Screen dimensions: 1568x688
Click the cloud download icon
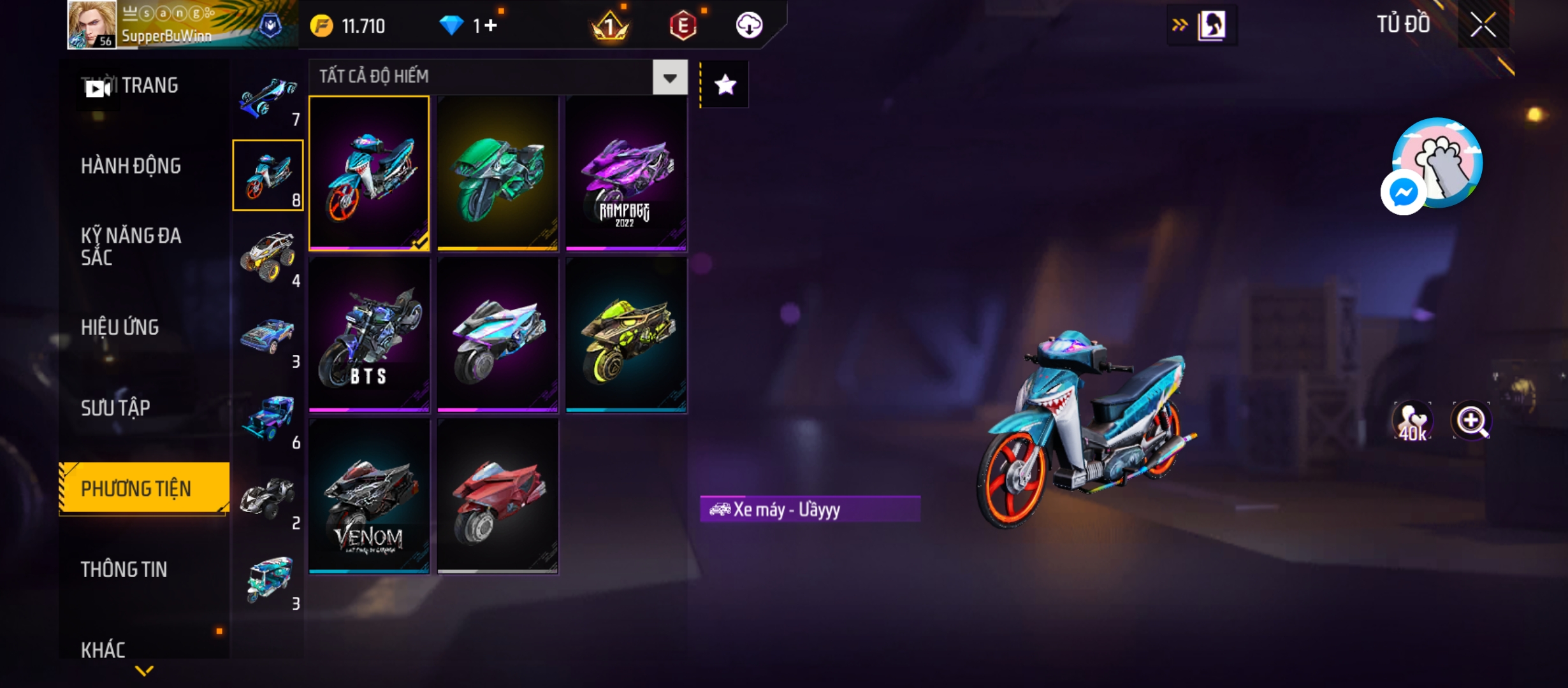(749, 25)
